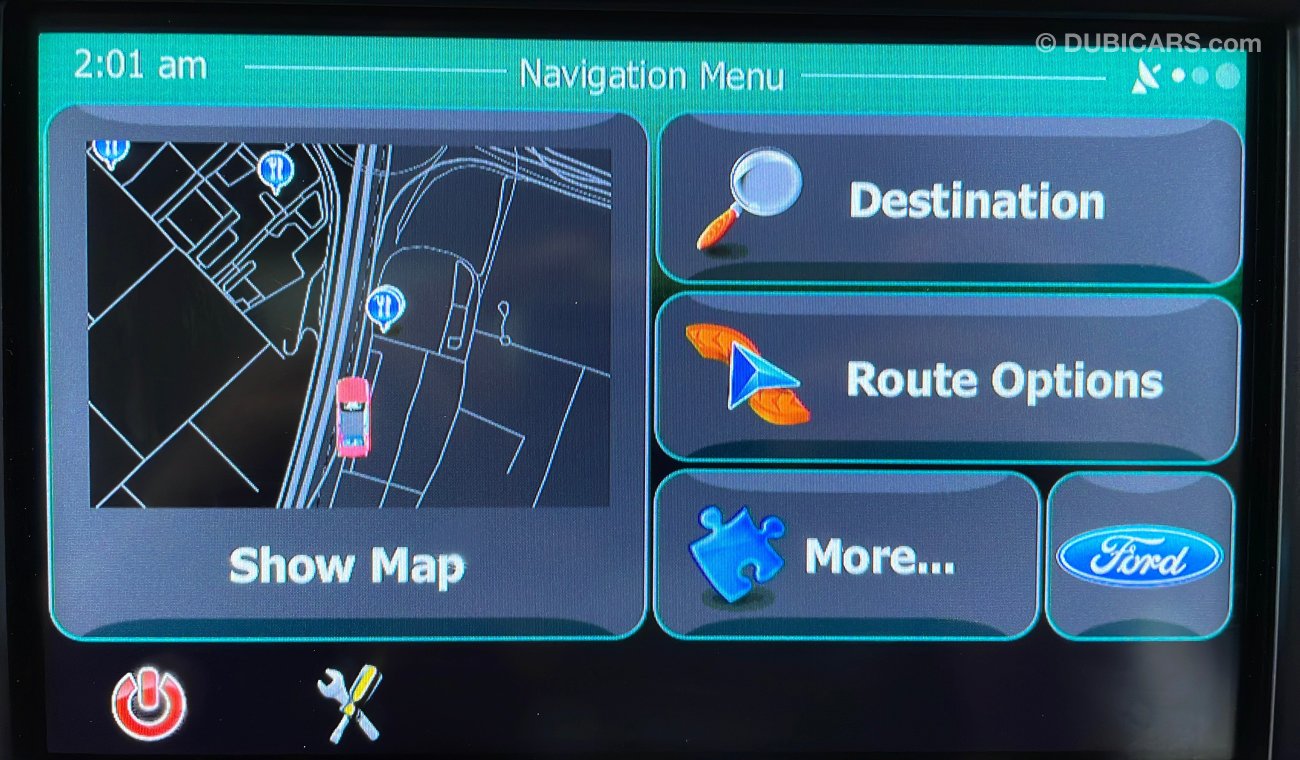Screen dimensions: 1300x760
Task: Tap the Ford logo button
Action: (1139, 556)
